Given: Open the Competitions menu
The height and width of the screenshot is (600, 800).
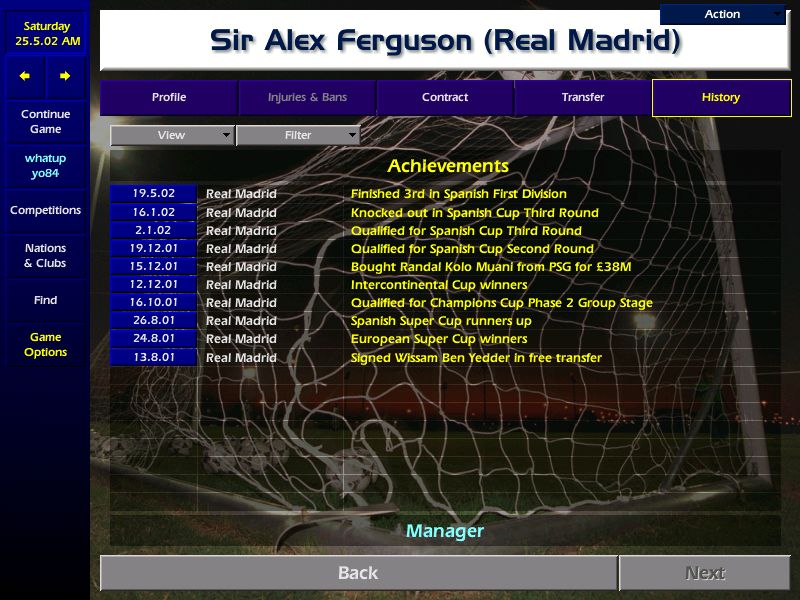Looking at the screenshot, I should [45, 211].
